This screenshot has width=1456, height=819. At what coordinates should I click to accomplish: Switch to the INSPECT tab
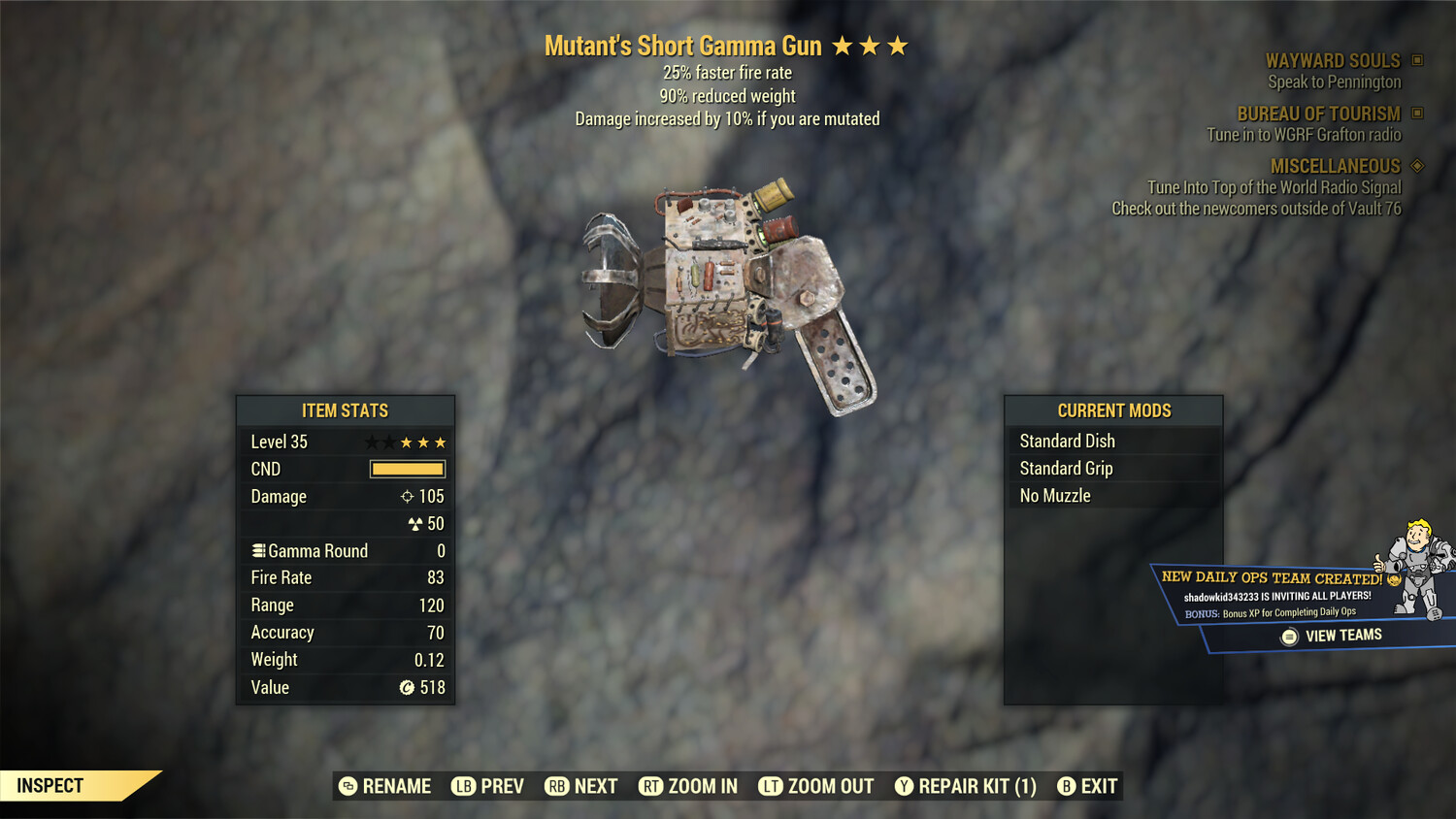[50, 785]
